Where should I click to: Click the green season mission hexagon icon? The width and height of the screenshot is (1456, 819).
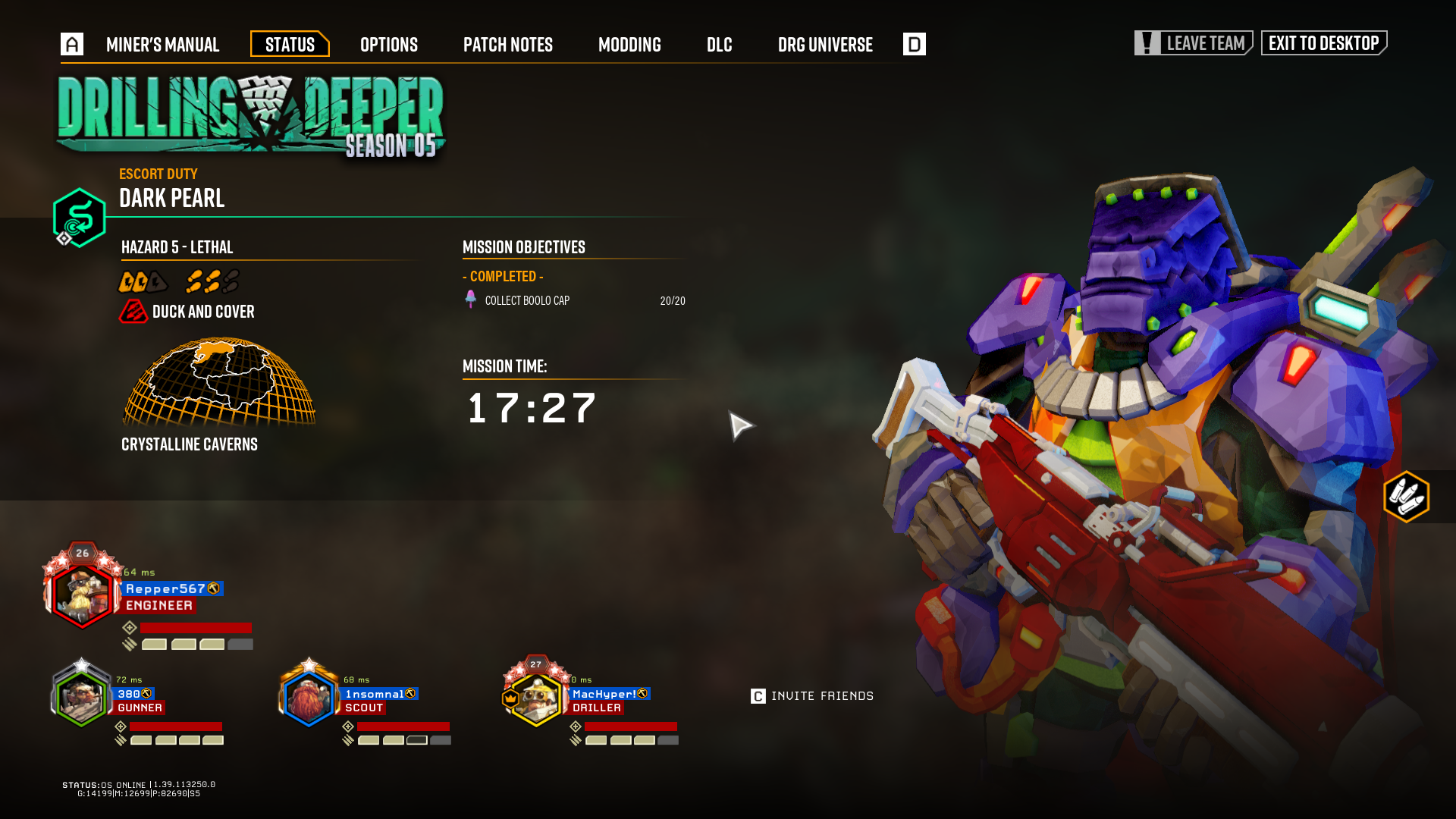[x=79, y=218]
